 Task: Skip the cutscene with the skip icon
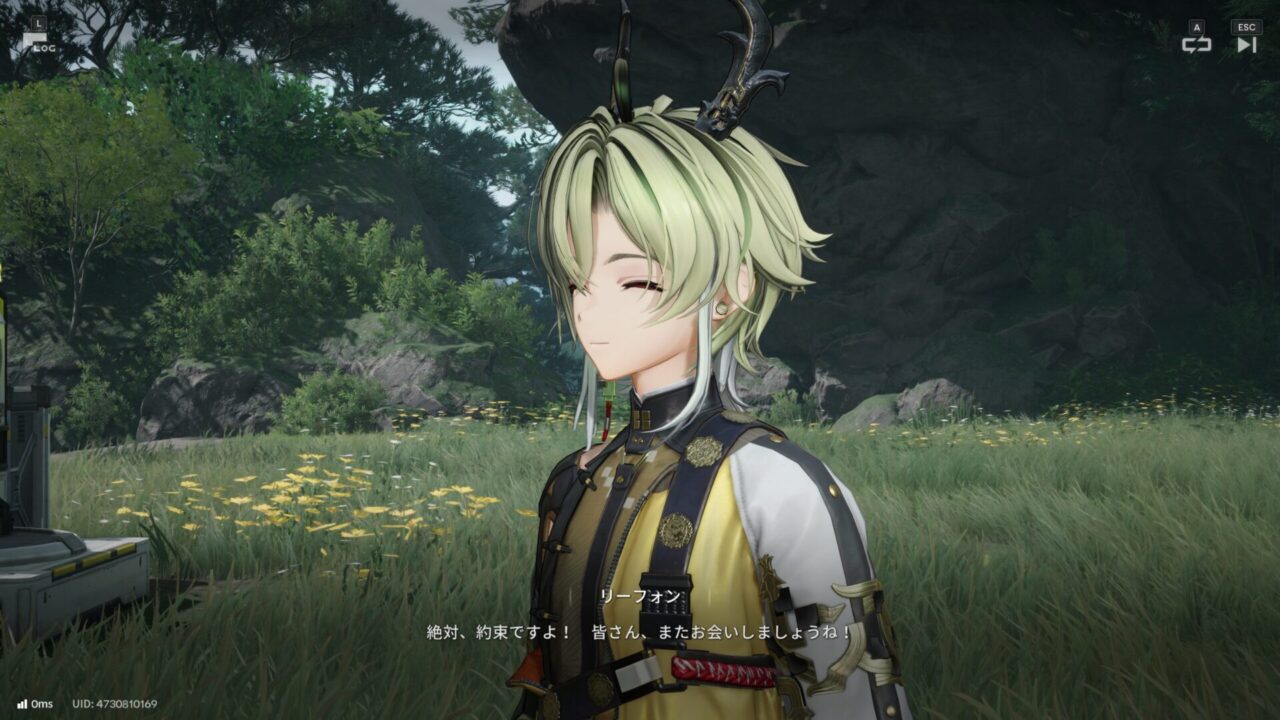tap(1246, 43)
